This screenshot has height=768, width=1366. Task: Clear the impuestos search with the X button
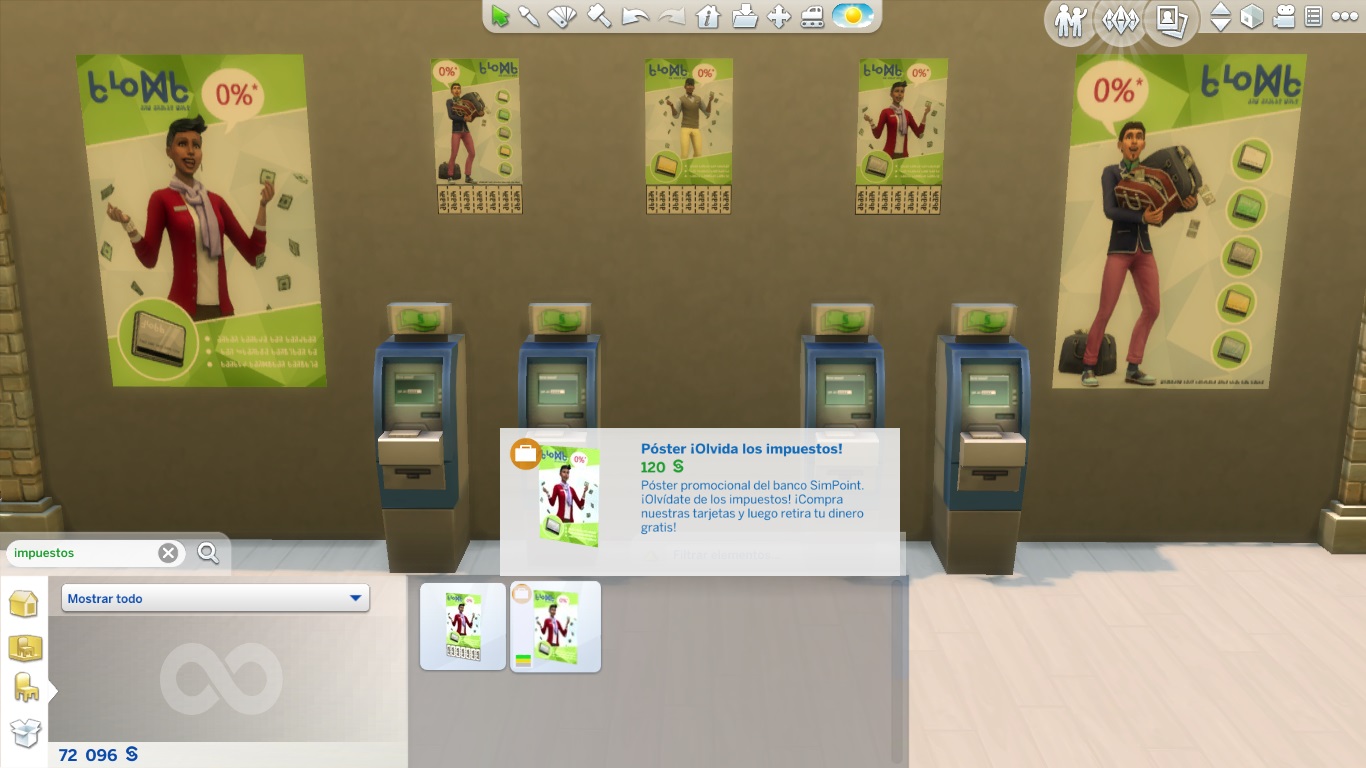pyautogui.click(x=167, y=552)
